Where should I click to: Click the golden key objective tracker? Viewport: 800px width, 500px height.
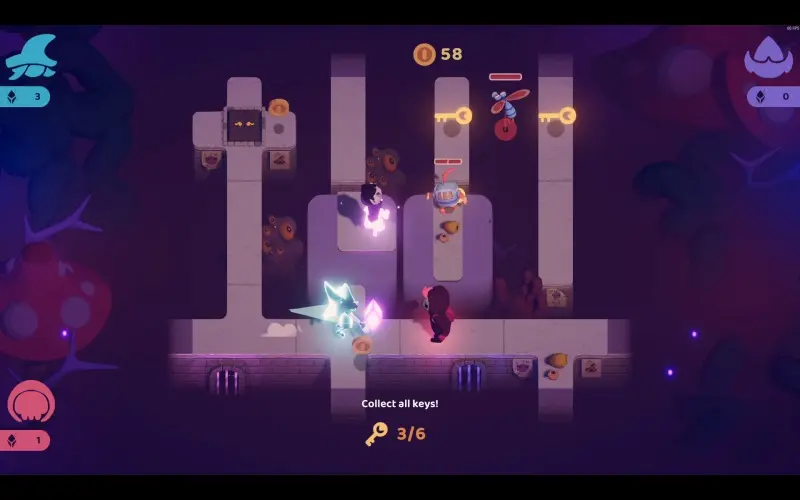click(396, 433)
